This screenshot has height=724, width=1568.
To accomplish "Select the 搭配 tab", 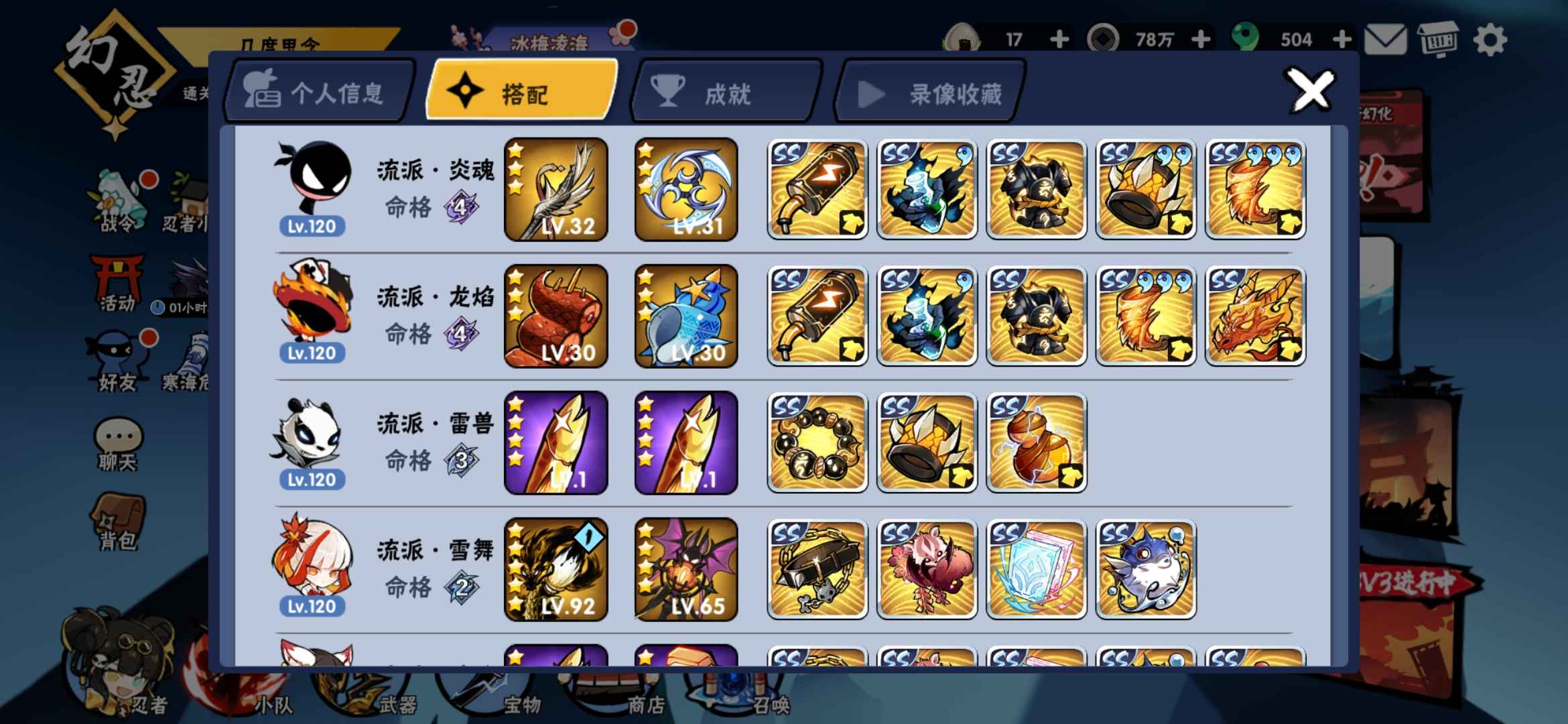I will (x=522, y=92).
